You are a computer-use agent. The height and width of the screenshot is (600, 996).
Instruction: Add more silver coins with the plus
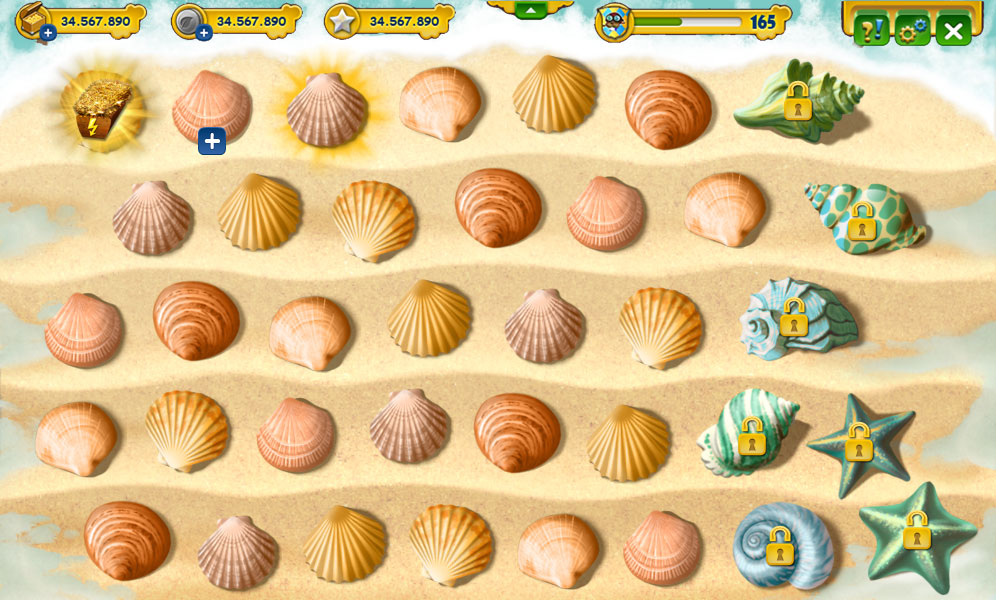tap(204, 33)
